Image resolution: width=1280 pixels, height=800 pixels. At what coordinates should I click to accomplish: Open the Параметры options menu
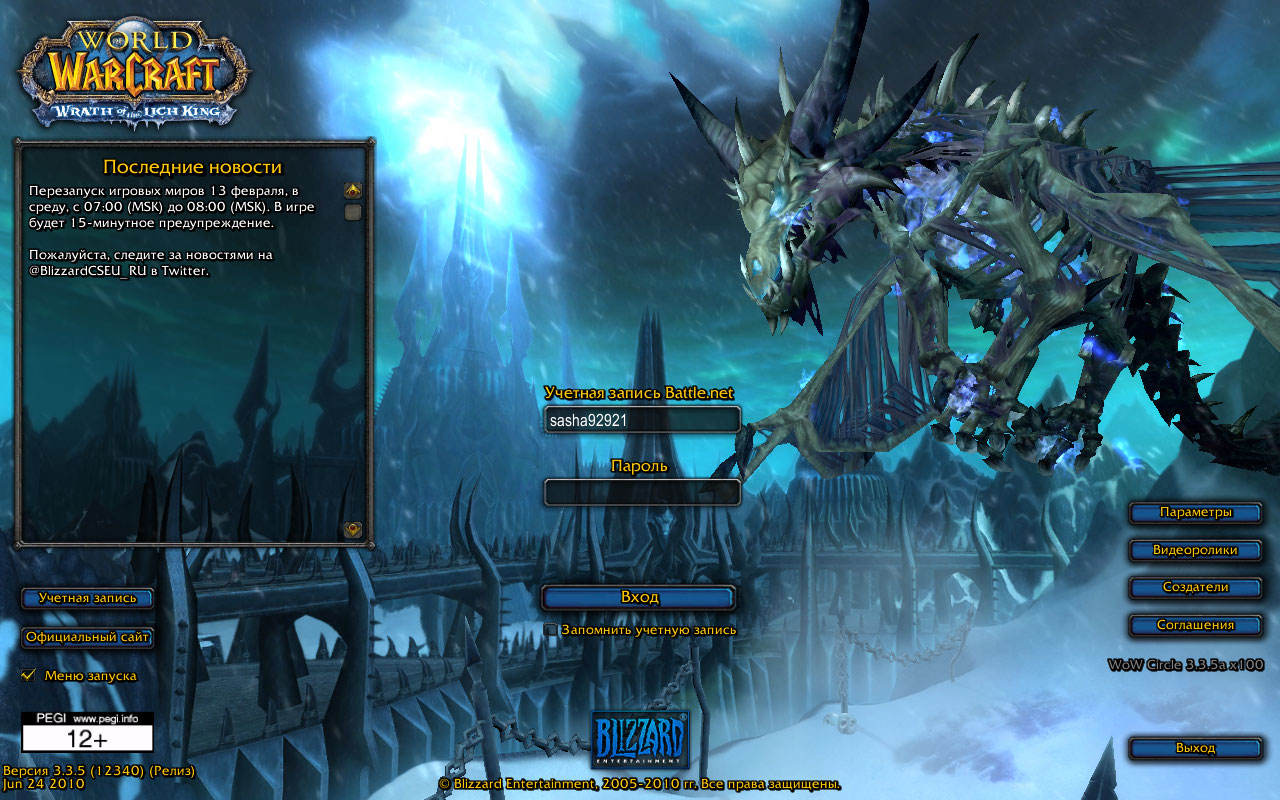point(1195,513)
